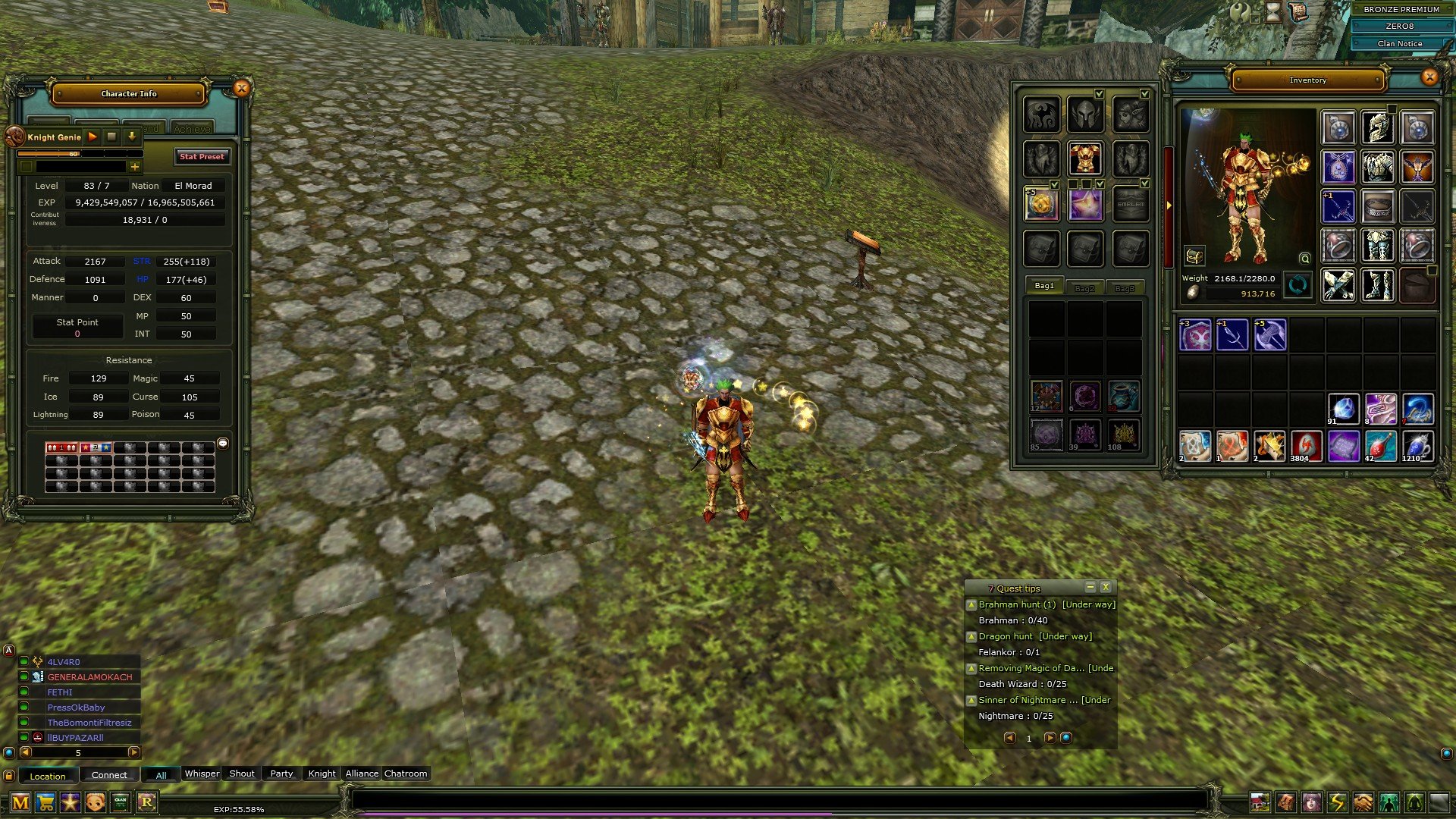Select the gold star icon near the taskbar
This screenshot has width=1456, height=819.
69,802
